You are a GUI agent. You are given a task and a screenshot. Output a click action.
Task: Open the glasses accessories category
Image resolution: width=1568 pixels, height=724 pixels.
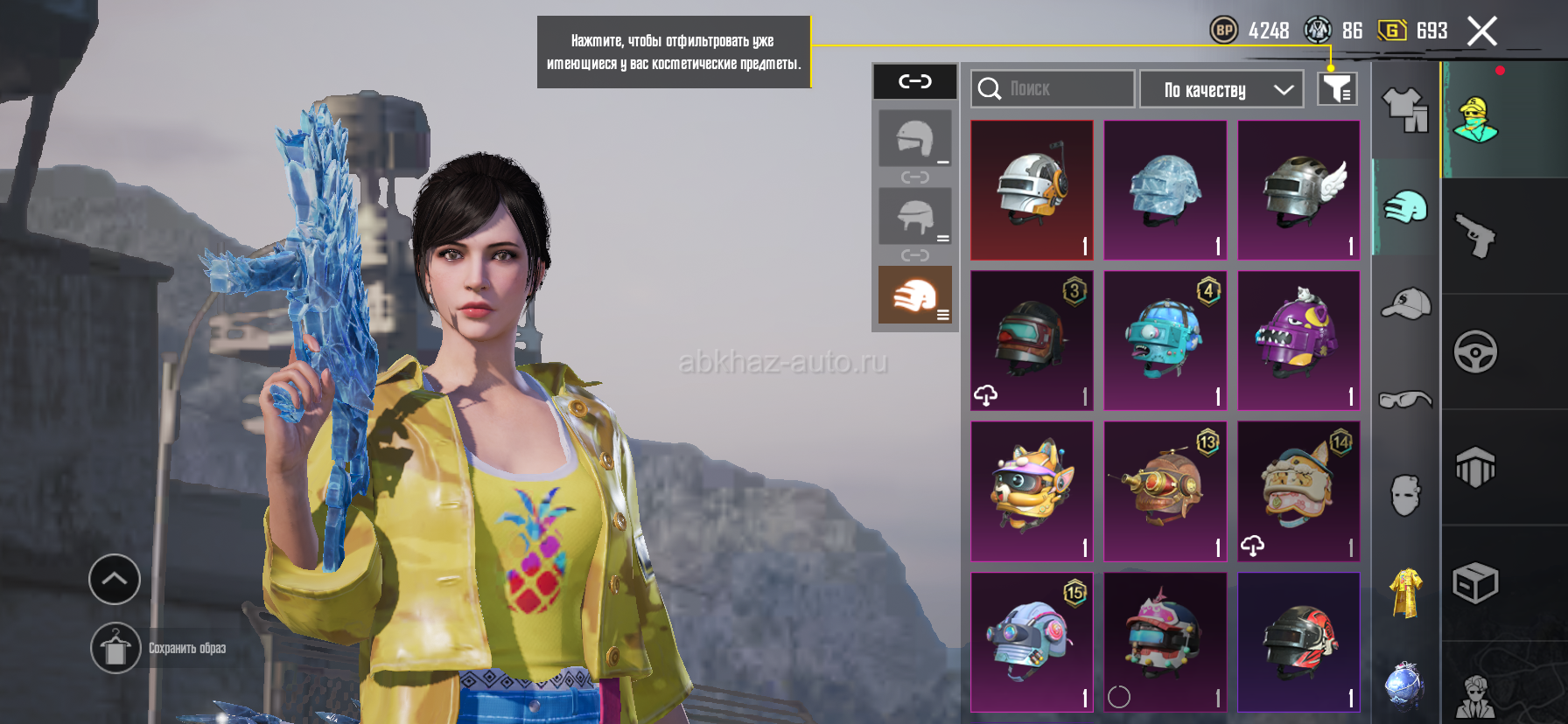click(x=1405, y=400)
